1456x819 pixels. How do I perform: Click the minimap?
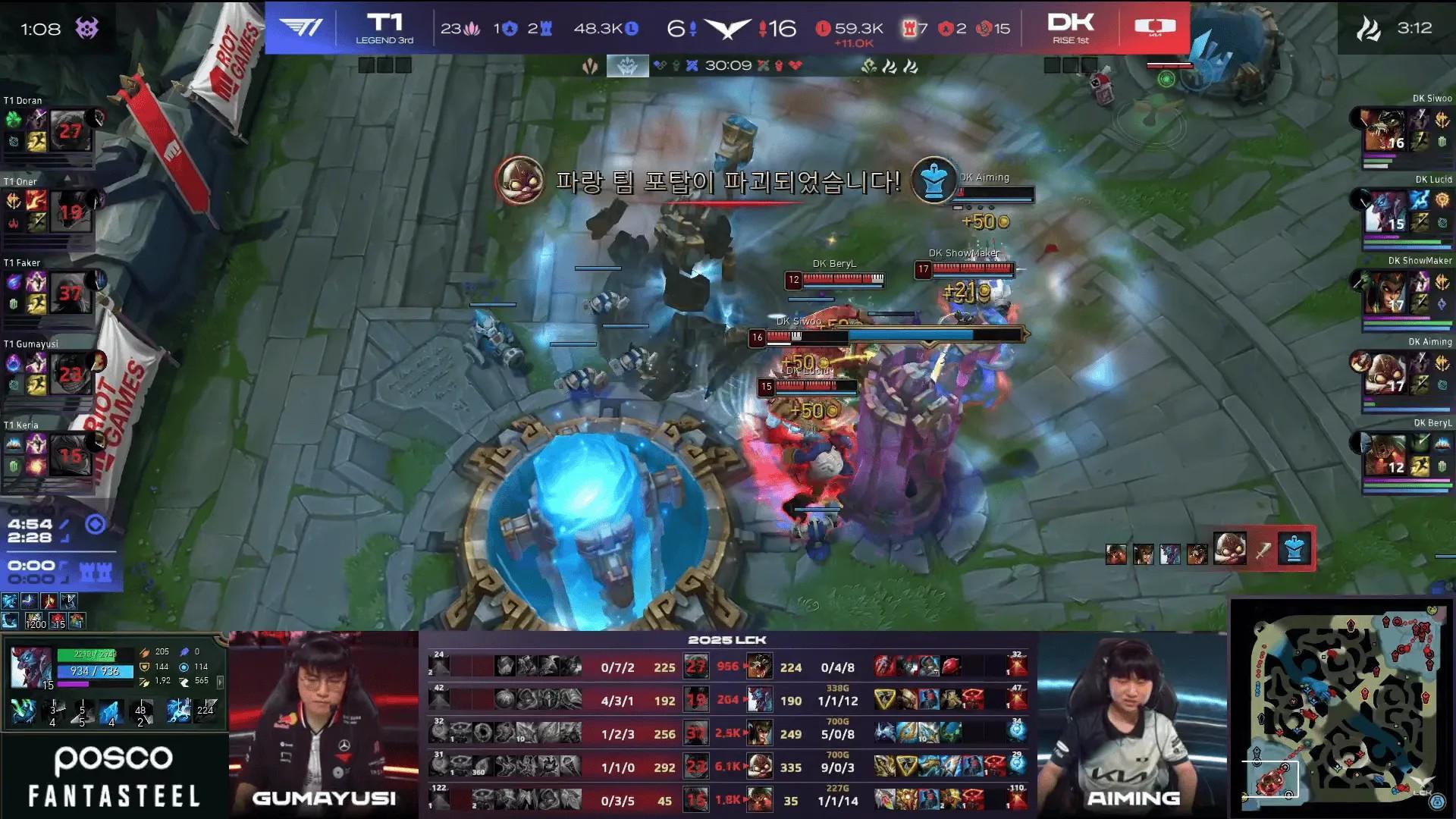click(1342, 711)
